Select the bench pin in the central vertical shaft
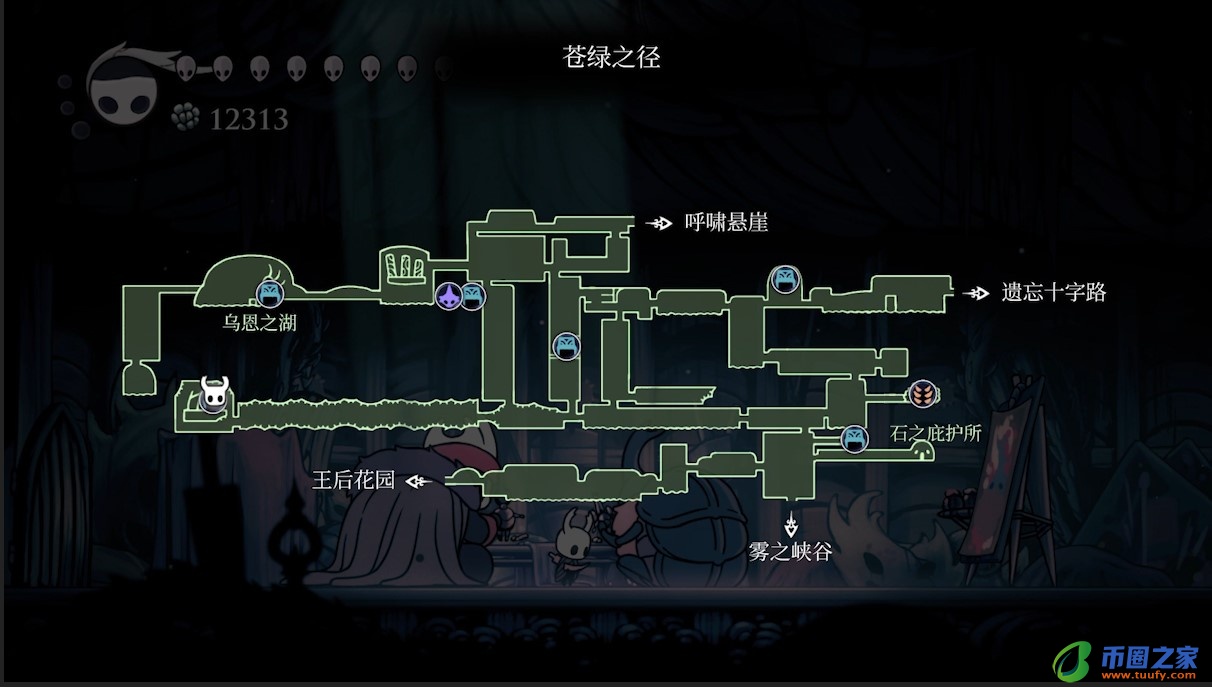Viewport: 1212px width, 687px height. (x=566, y=346)
